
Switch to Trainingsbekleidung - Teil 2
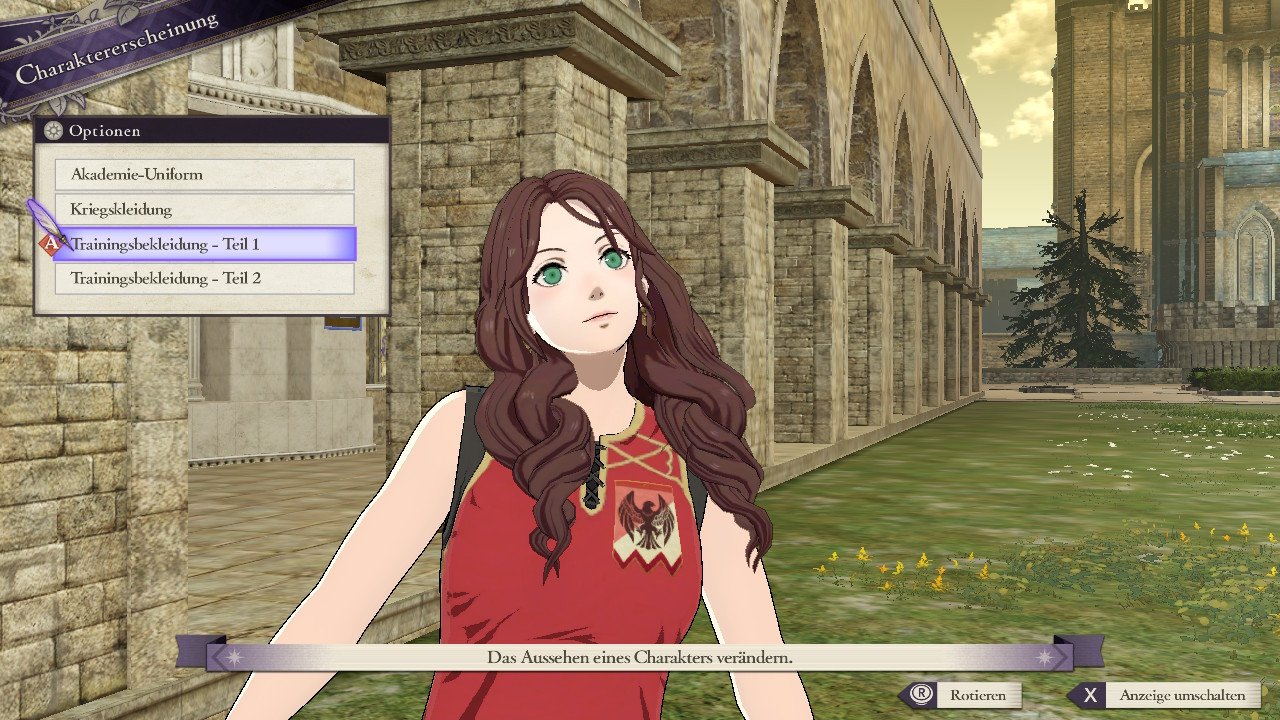click(x=204, y=278)
